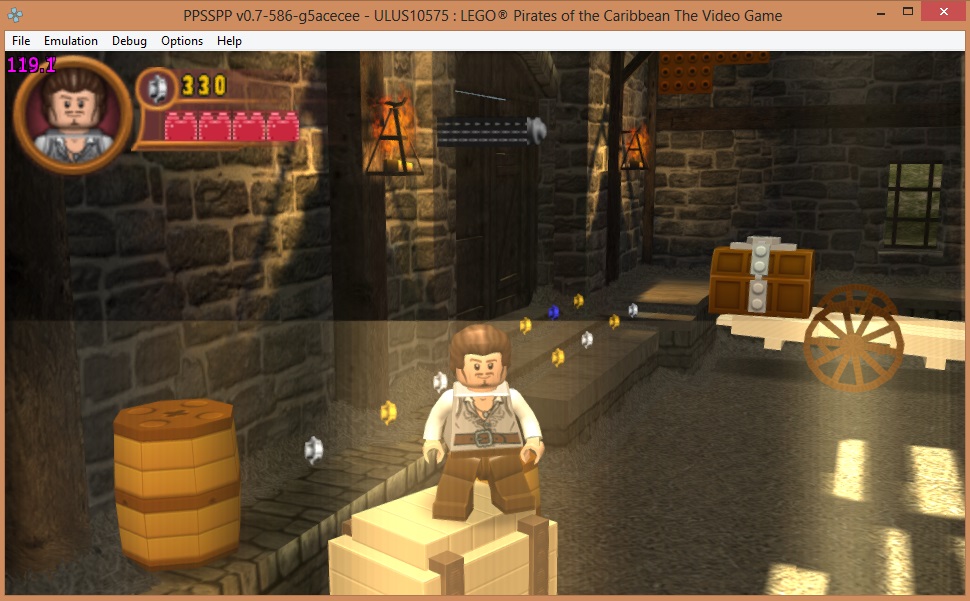This screenshot has height=601, width=970.
Task: Click the character portrait in the HUD
Action: click(x=71, y=114)
